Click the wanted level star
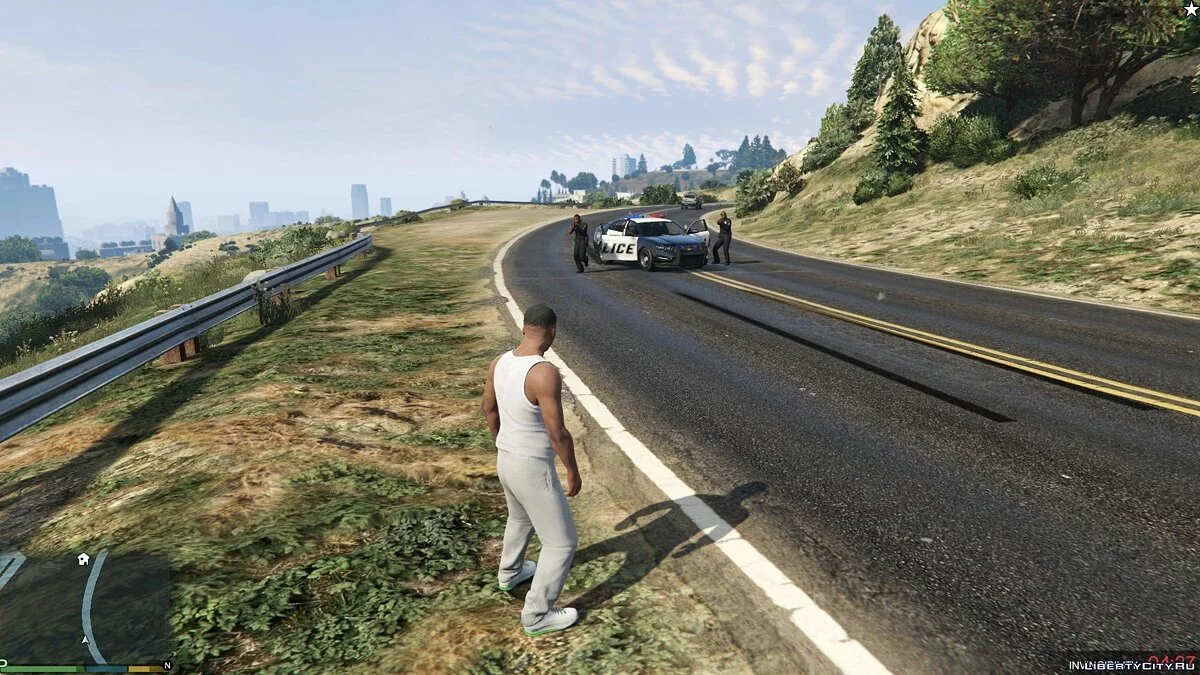Image resolution: width=1200 pixels, height=675 pixels. click(x=1190, y=9)
